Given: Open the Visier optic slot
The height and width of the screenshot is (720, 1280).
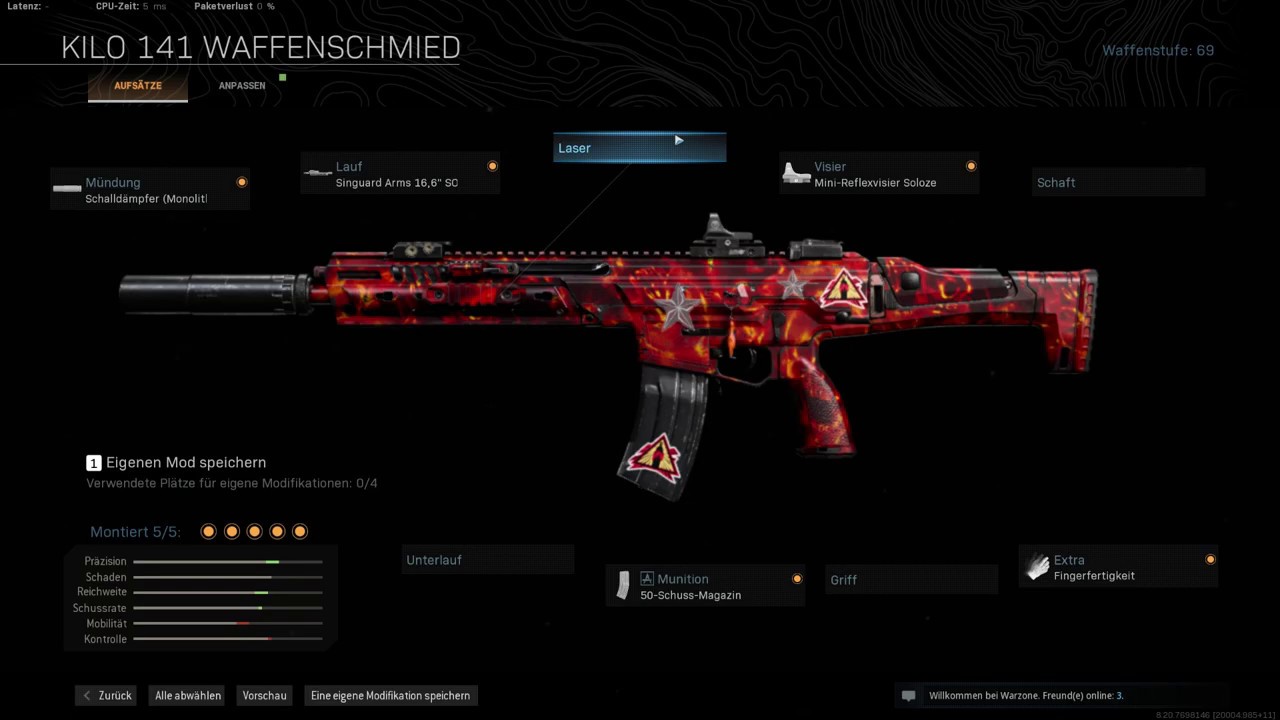Looking at the screenshot, I should pyautogui.click(x=878, y=174).
